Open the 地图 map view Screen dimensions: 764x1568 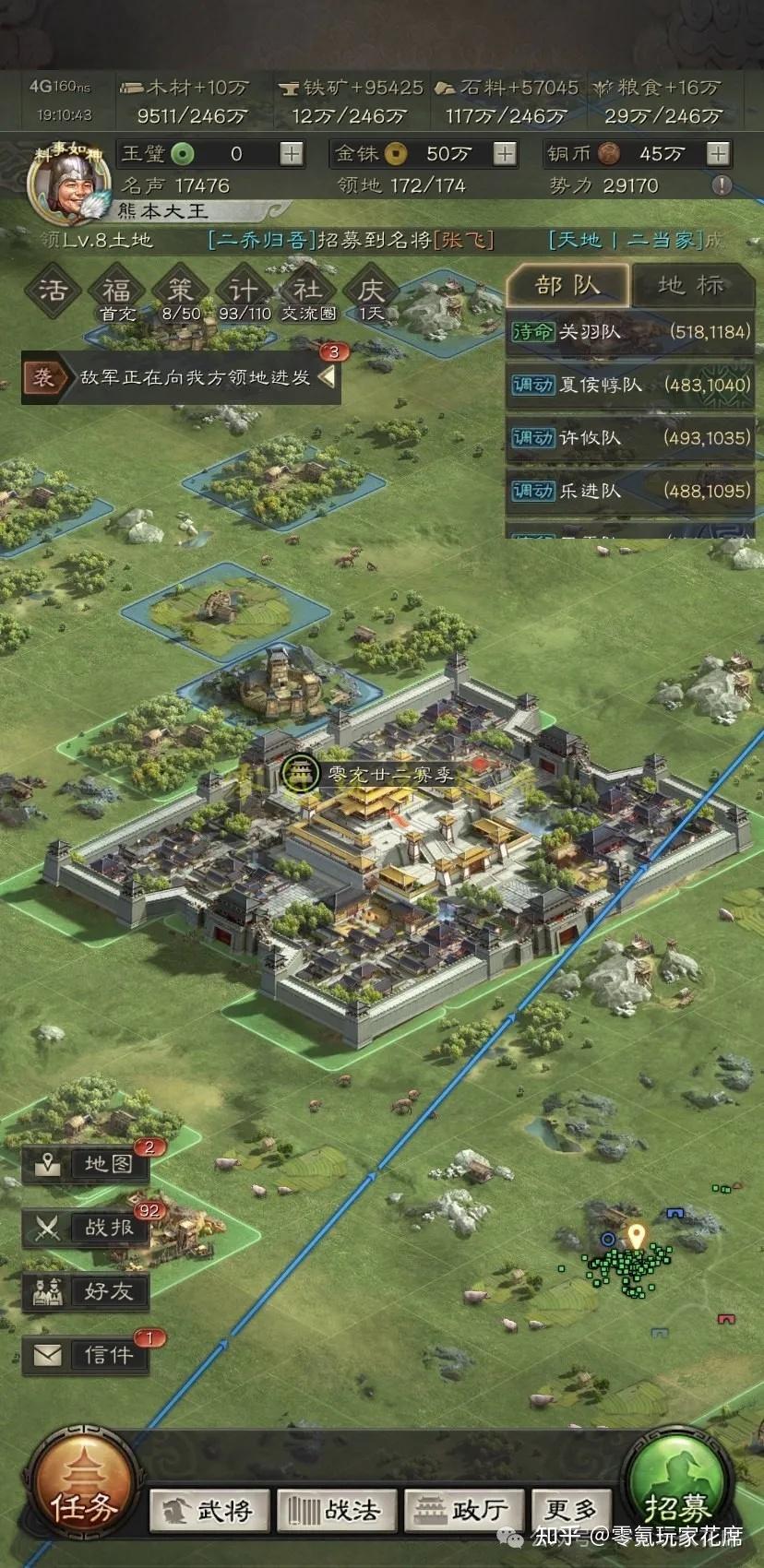(87, 1164)
